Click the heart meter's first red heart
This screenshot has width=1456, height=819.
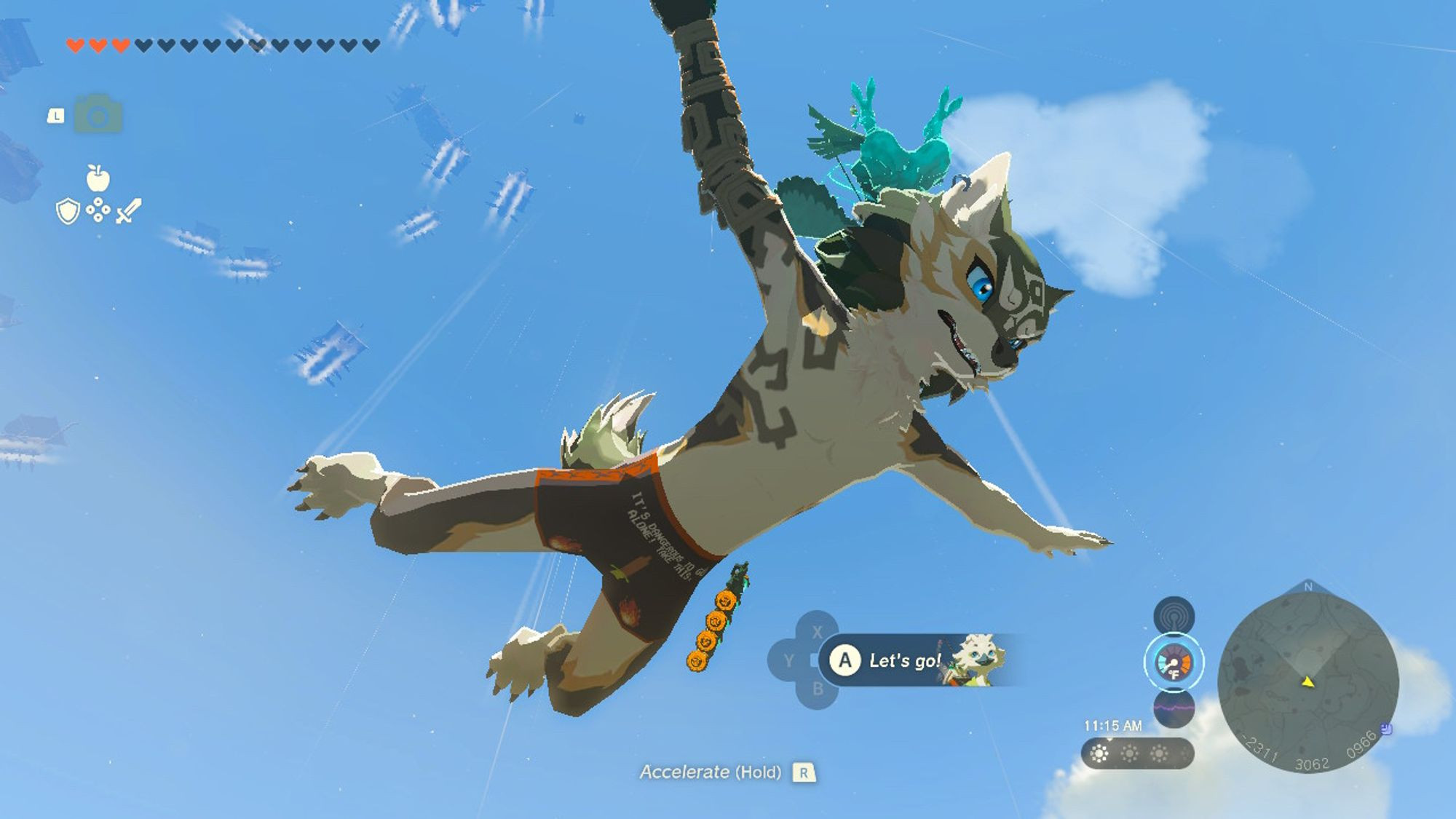(x=74, y=43)
